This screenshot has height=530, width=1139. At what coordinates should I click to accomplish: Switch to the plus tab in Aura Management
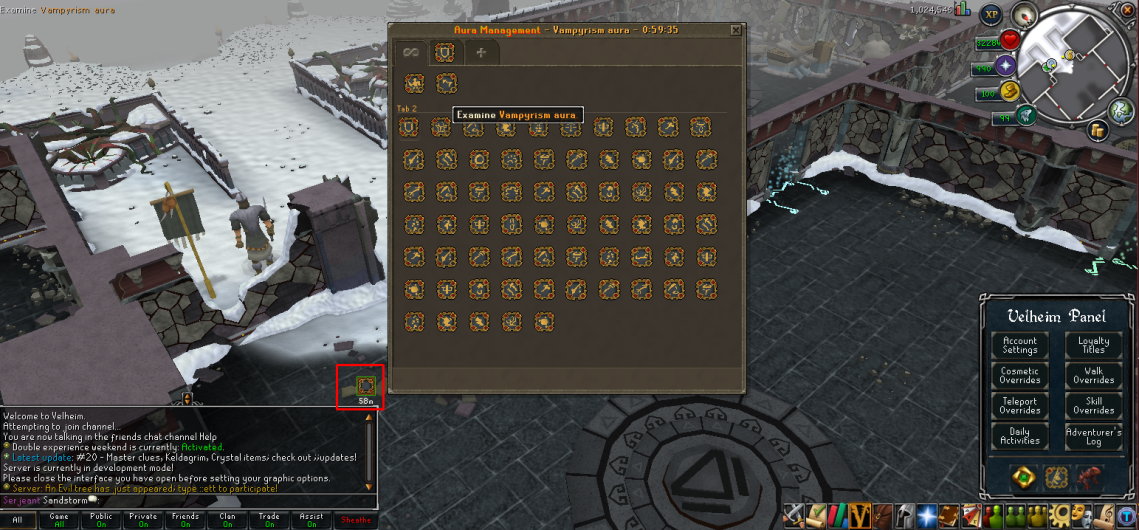click(481, 53)
